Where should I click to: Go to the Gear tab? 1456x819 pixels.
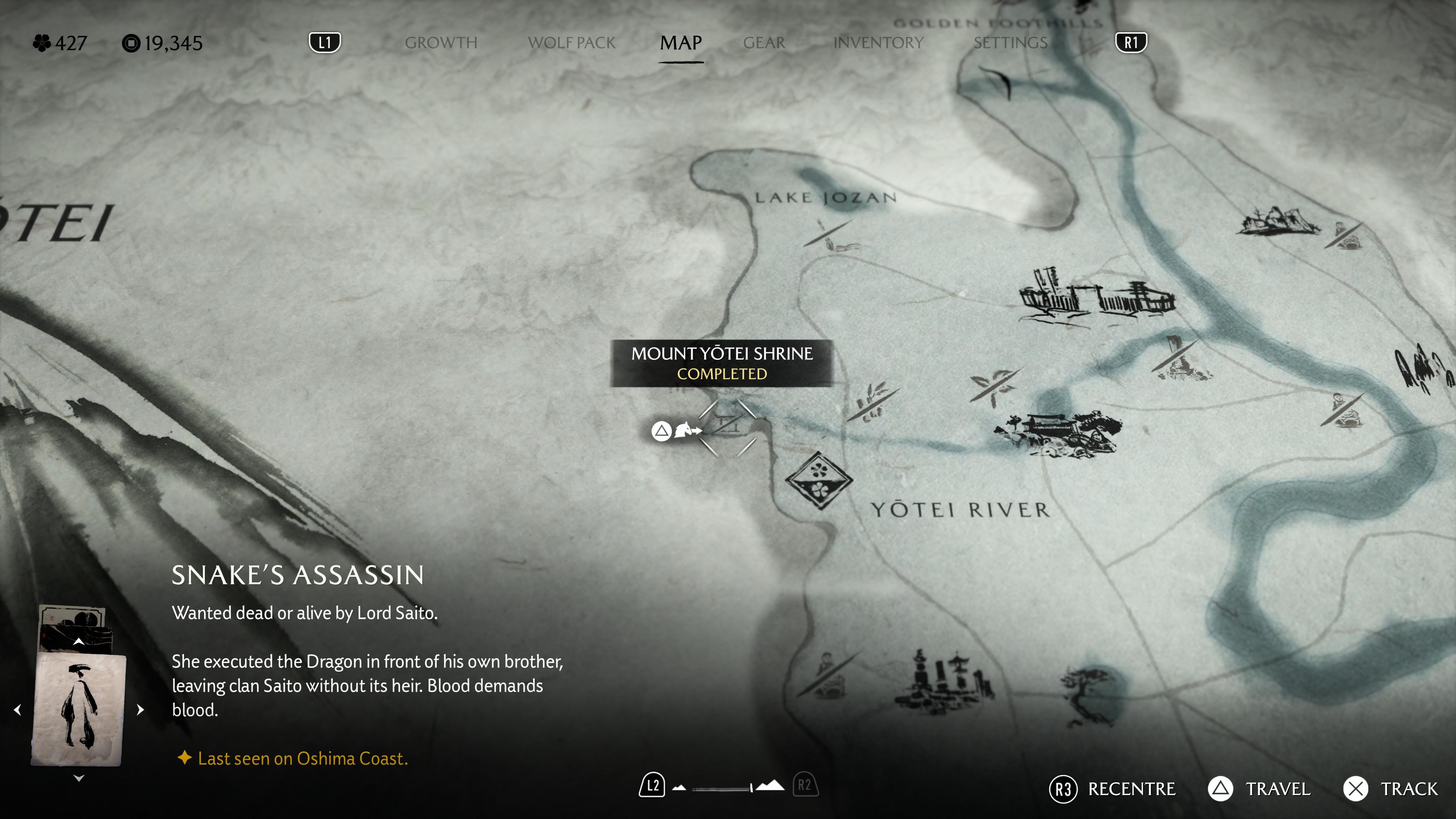pos(764,43)
